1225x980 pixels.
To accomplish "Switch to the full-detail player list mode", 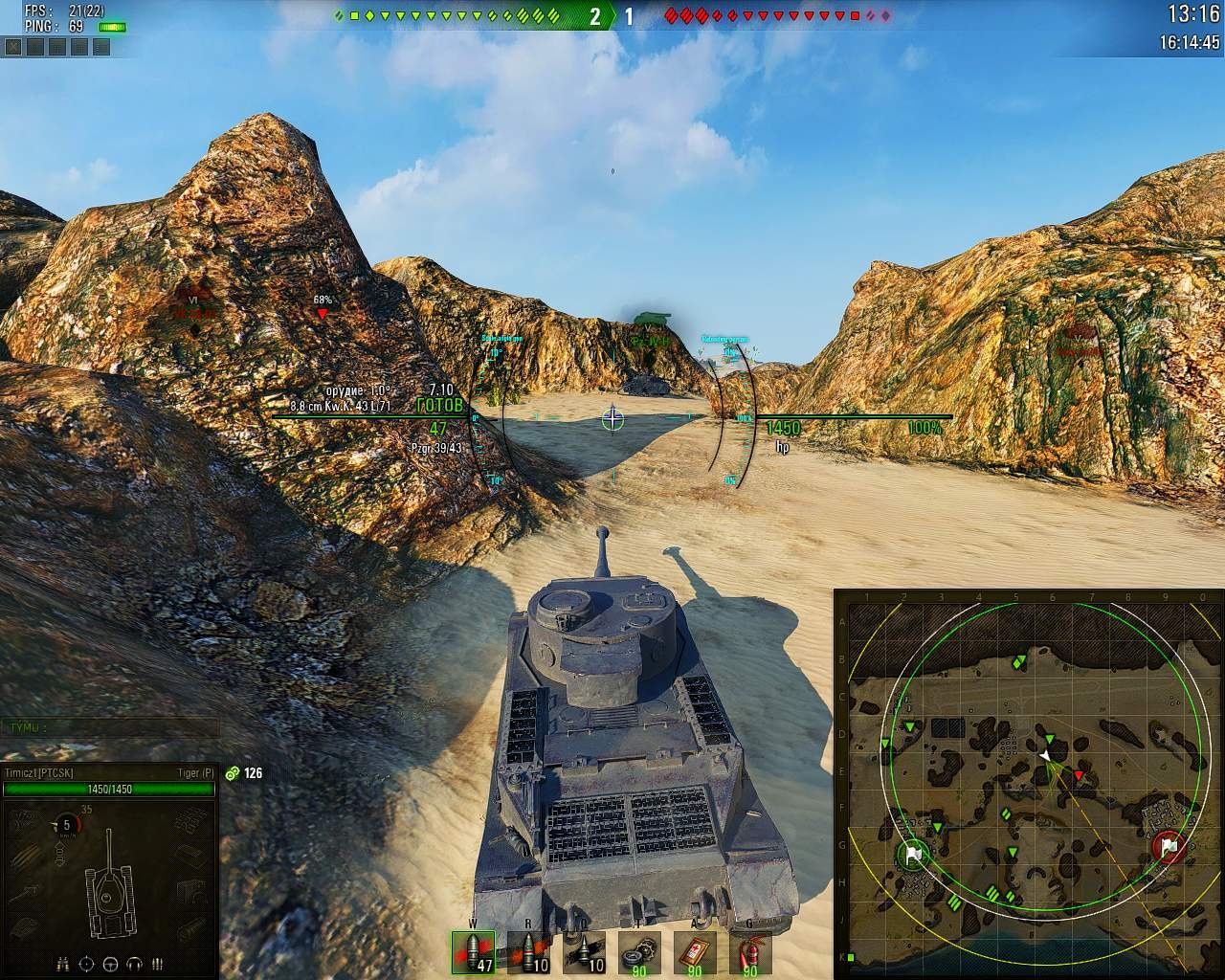I will pyautogui.click(x=101, y=47).
